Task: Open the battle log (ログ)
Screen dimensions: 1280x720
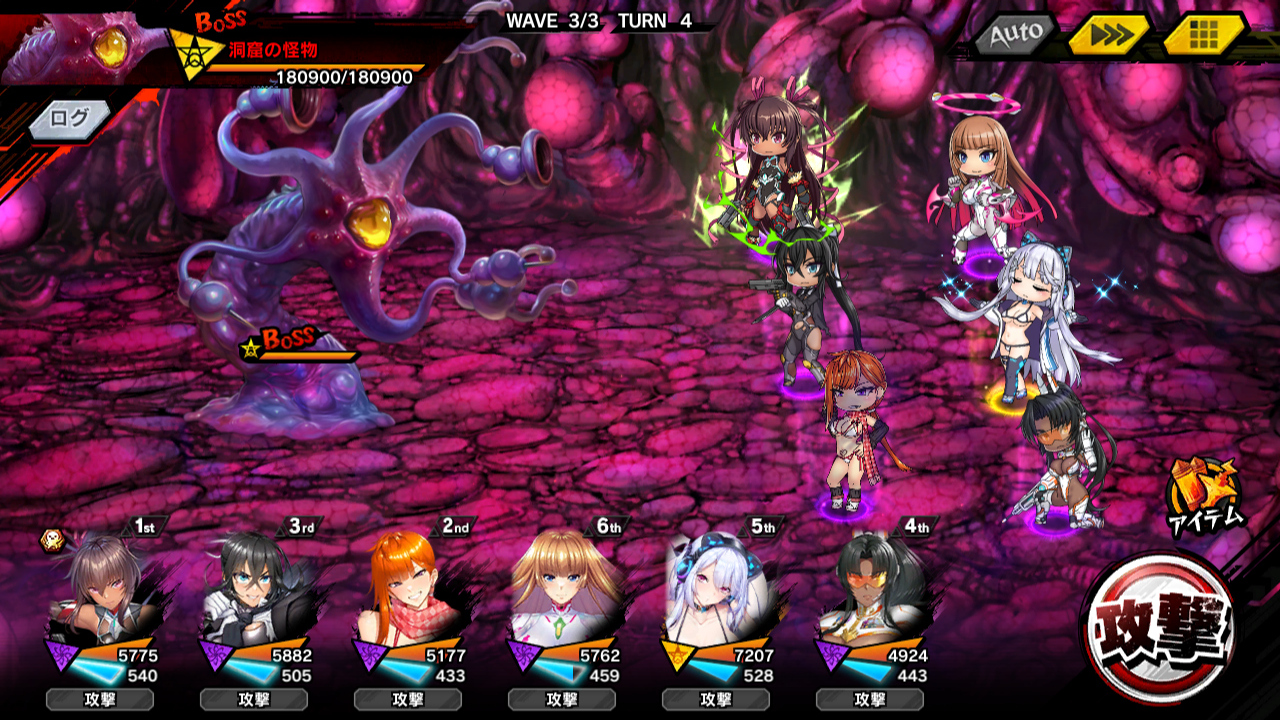Action: point(69,118)
